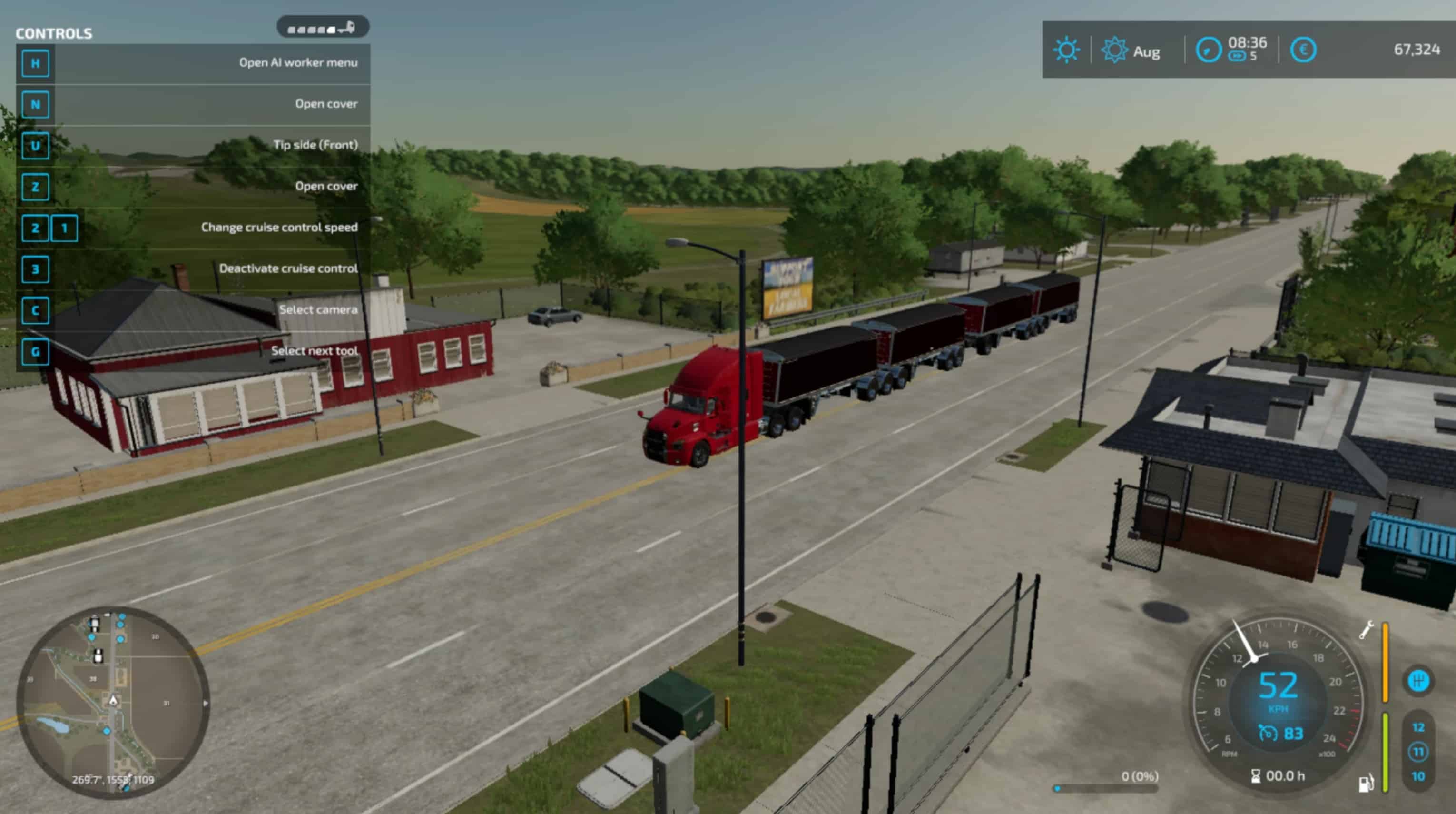
Task: Click the cruise control speed icon
Action: point(1268,734)
